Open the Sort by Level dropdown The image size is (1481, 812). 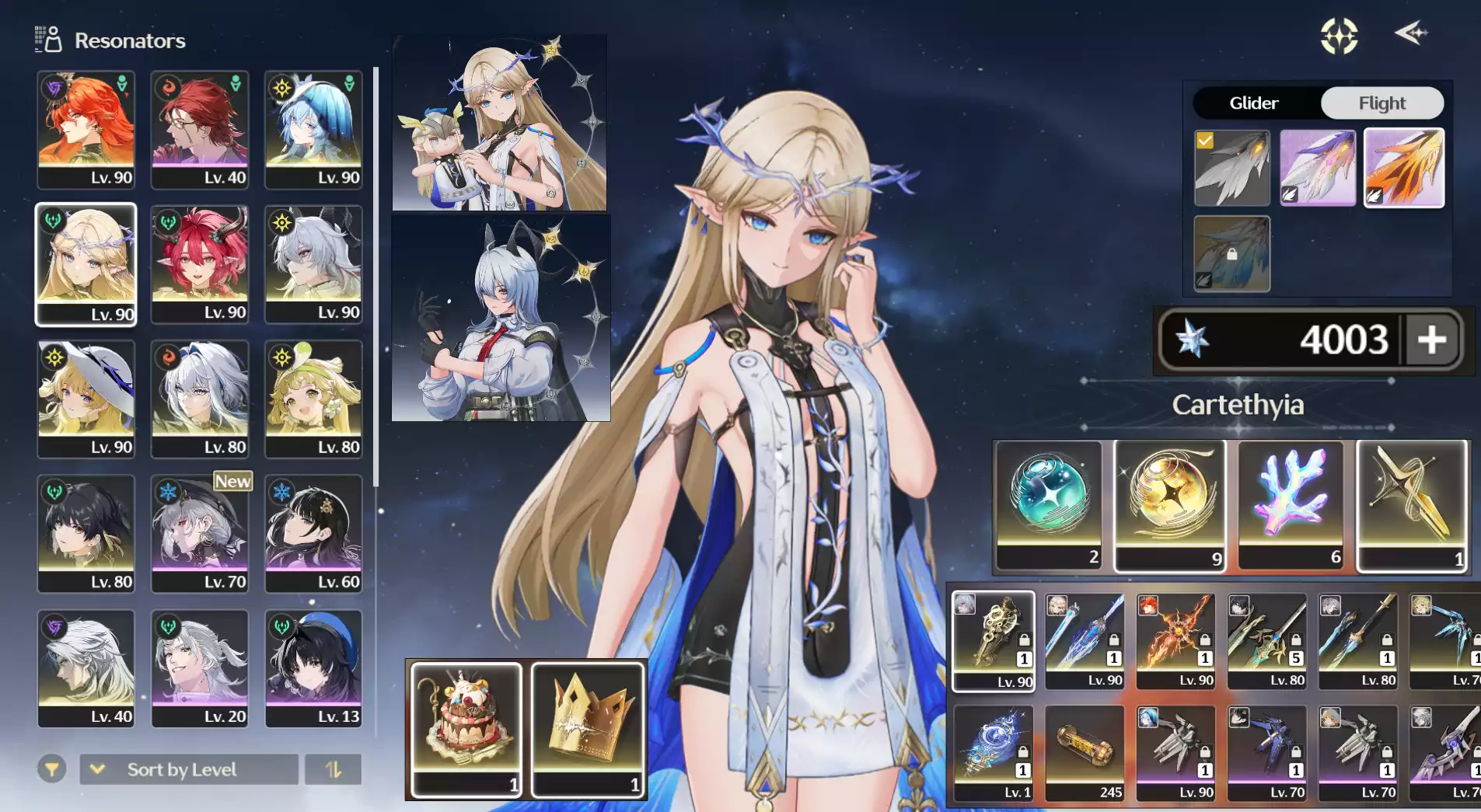tap(189, 769)
